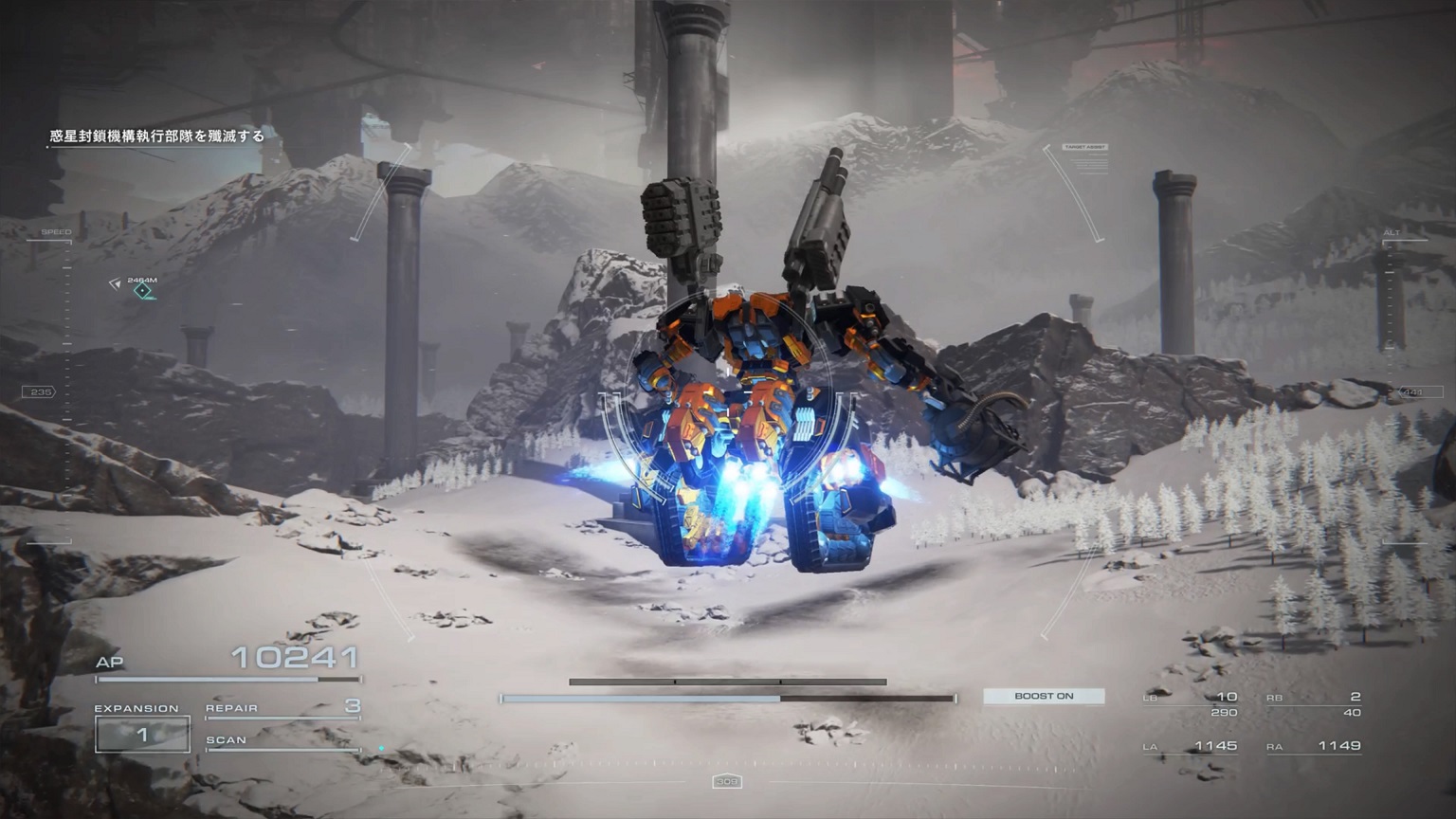Select the mission objective text
This screenshot has width=1456, height=819.
click(157, 136)
